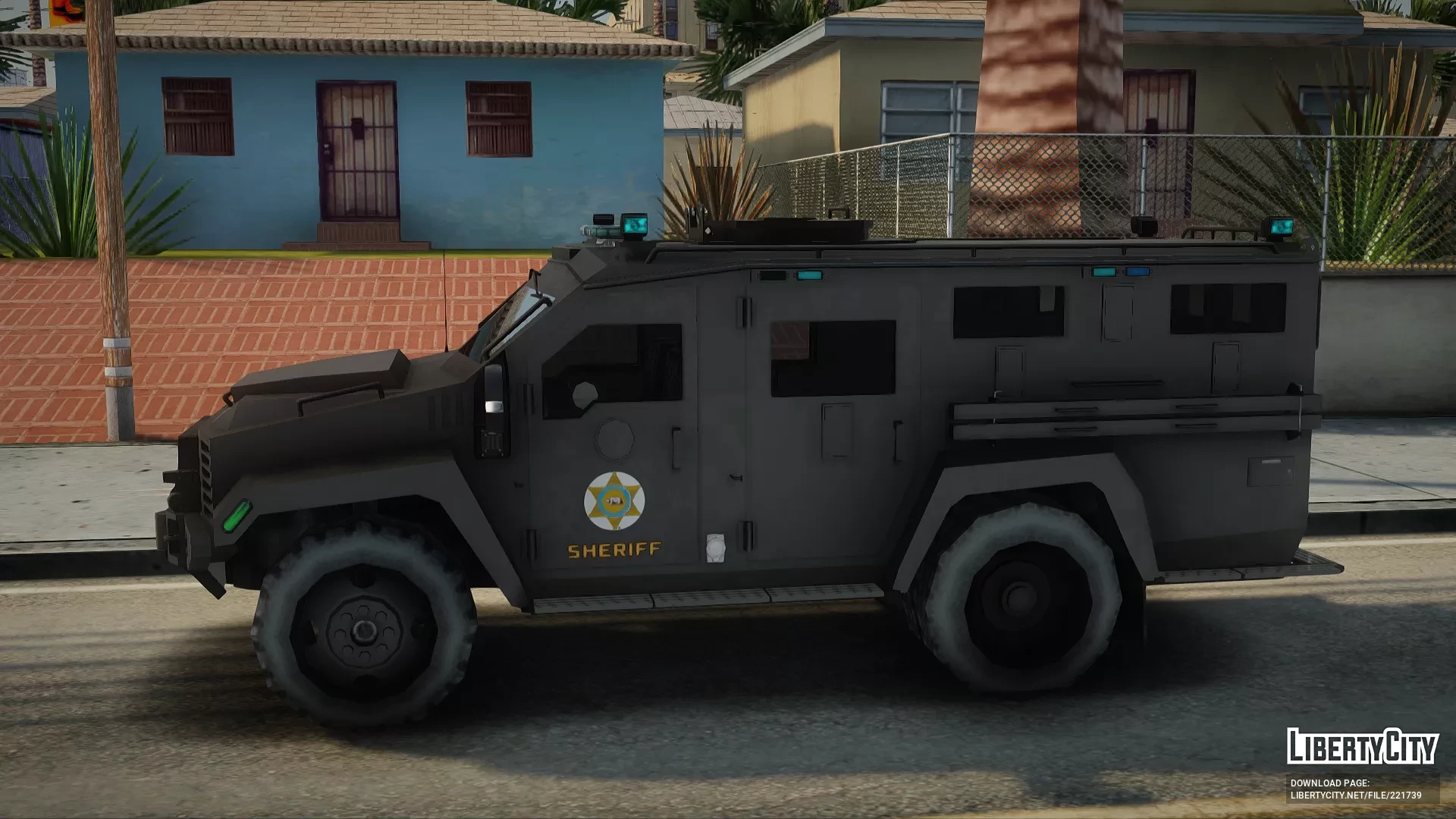Click the LibertyCity logo watermark
1456x819 pixels.
(x=1362, y=746)
